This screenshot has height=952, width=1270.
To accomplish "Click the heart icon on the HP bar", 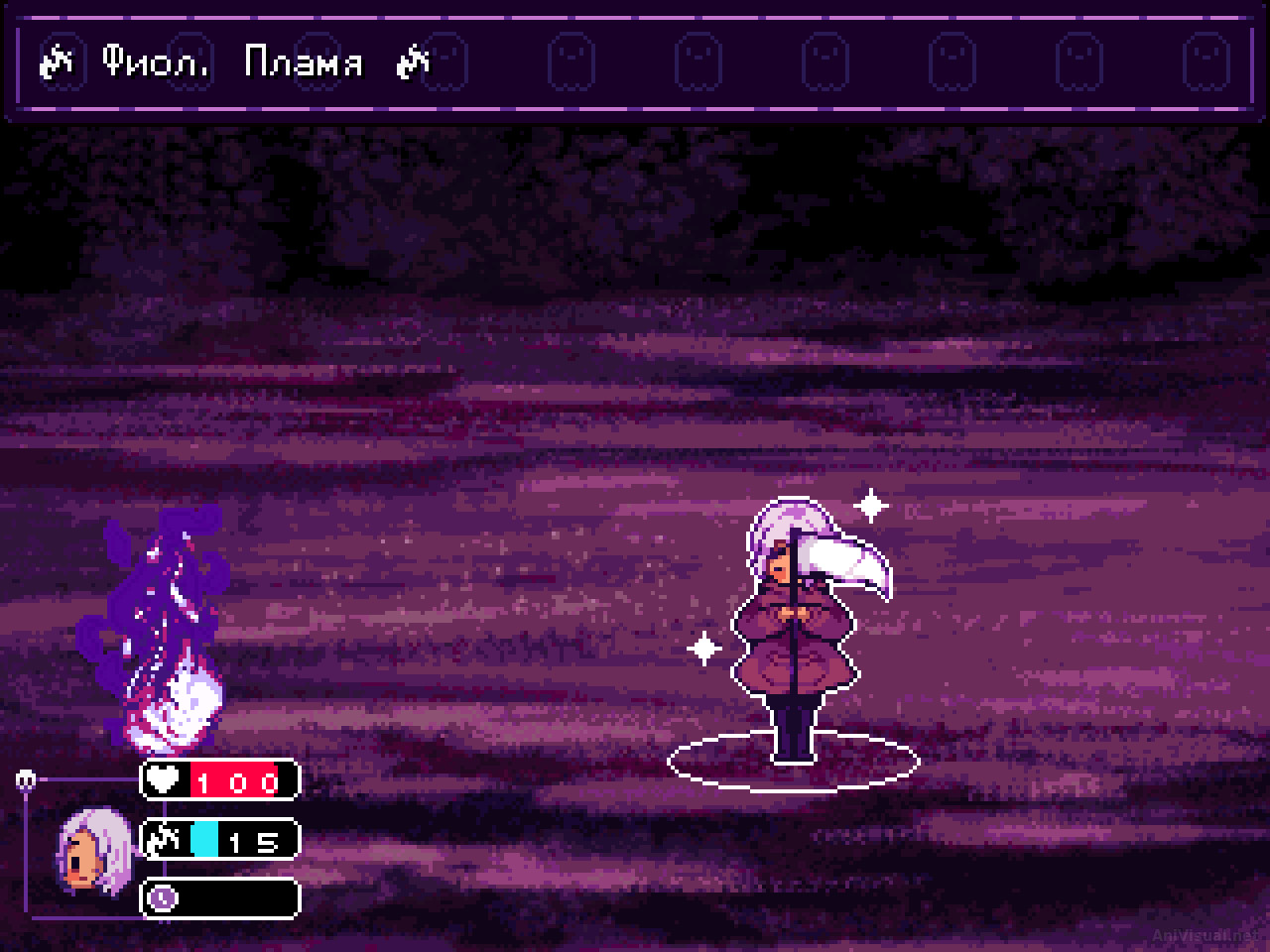I will (x=165, y=779).
